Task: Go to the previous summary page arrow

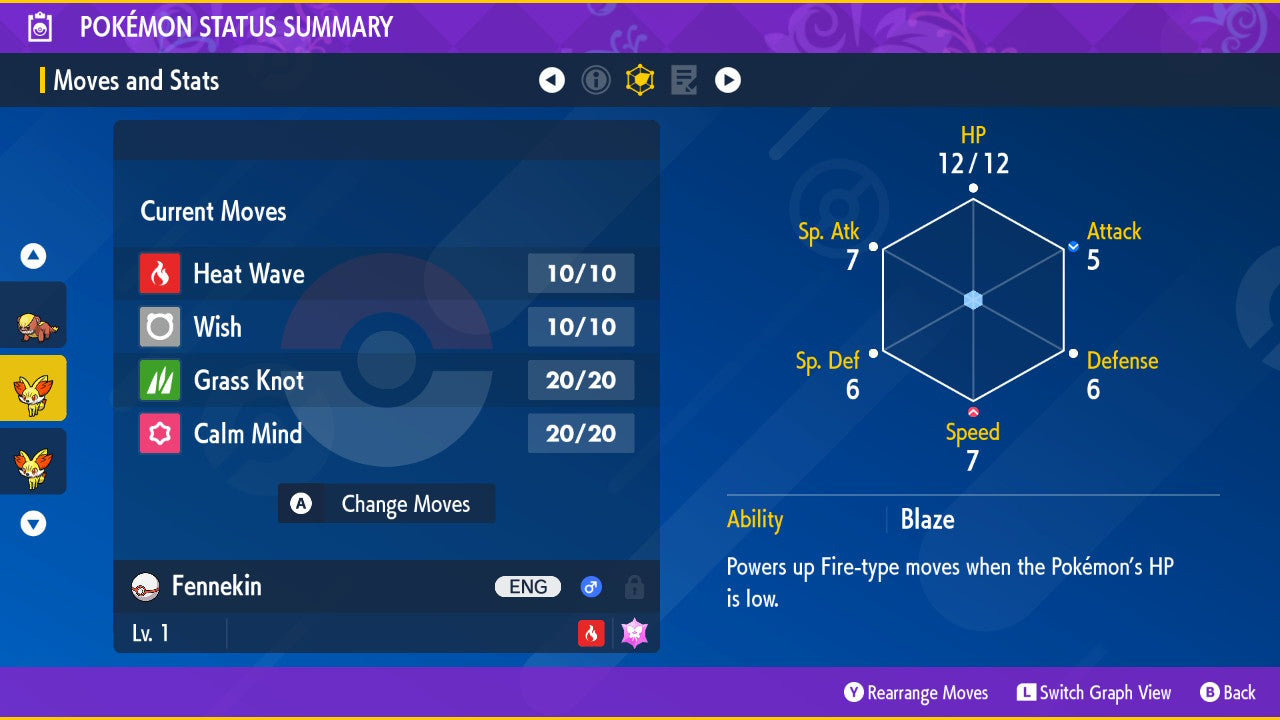Action: point(552,80)
